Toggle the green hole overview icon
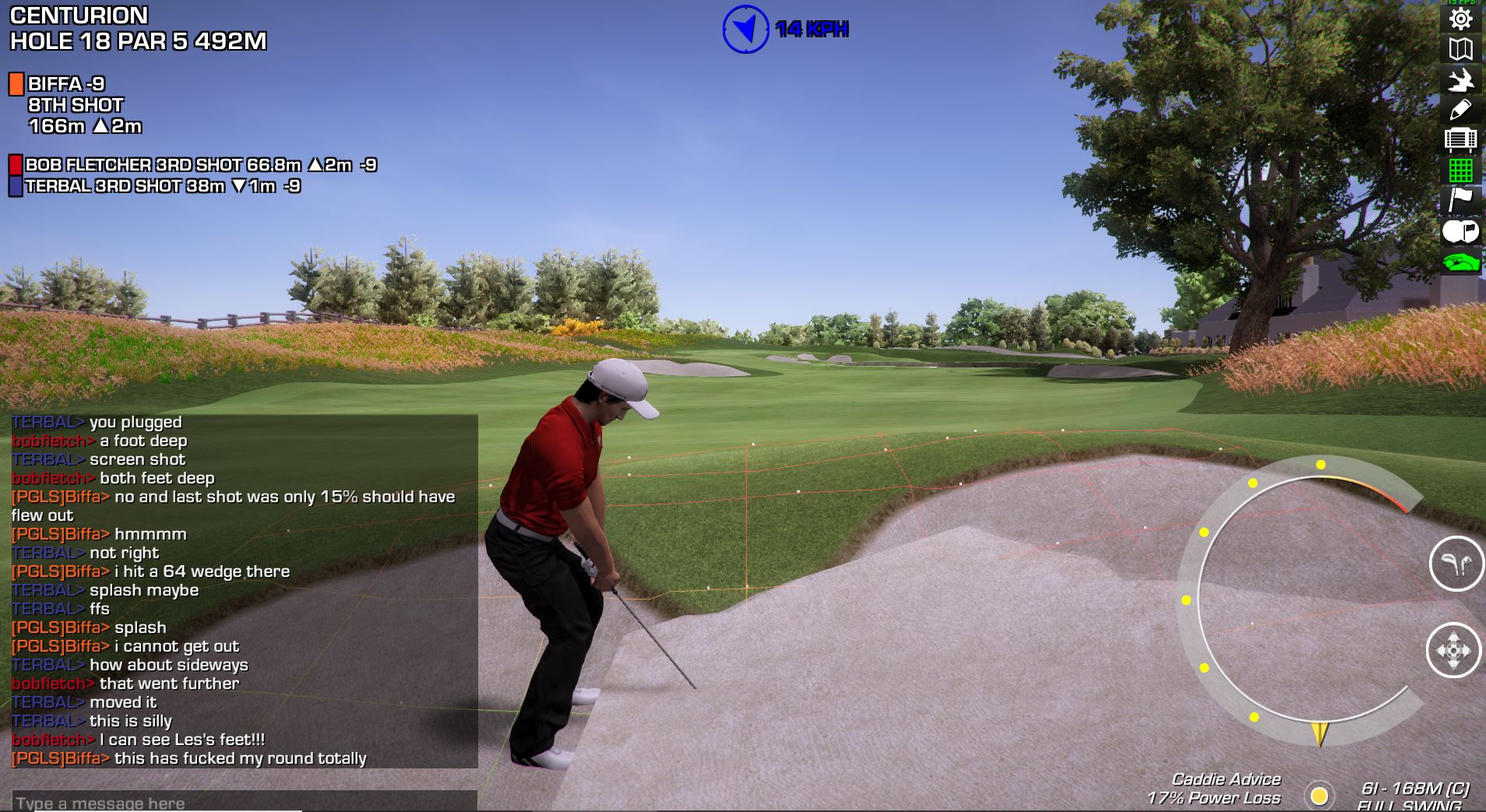This screenshot has height=812, width=1486. 1460,262
